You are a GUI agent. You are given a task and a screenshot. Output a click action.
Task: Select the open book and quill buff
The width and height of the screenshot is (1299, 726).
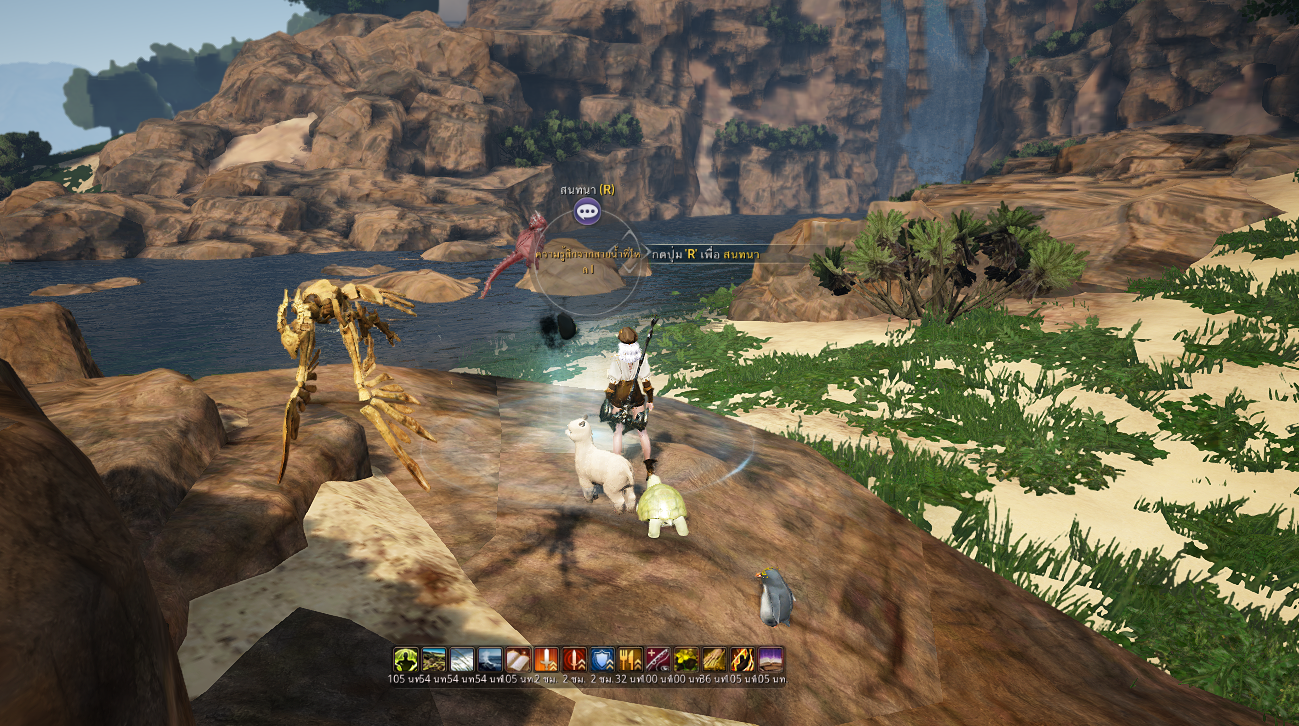pyautogui.click(x=517, y=659)
